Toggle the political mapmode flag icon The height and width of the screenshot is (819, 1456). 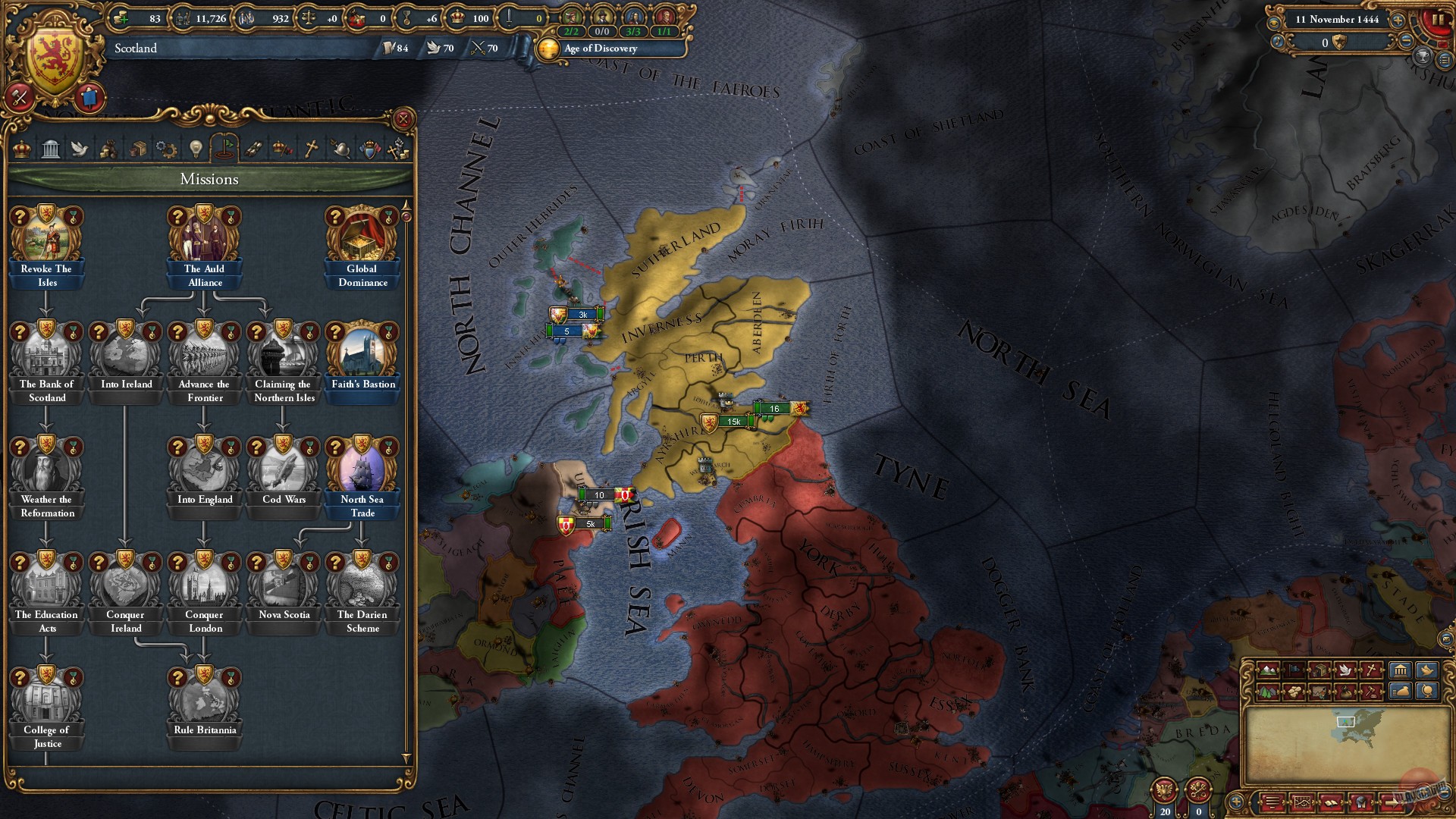tap(1294, 670)
